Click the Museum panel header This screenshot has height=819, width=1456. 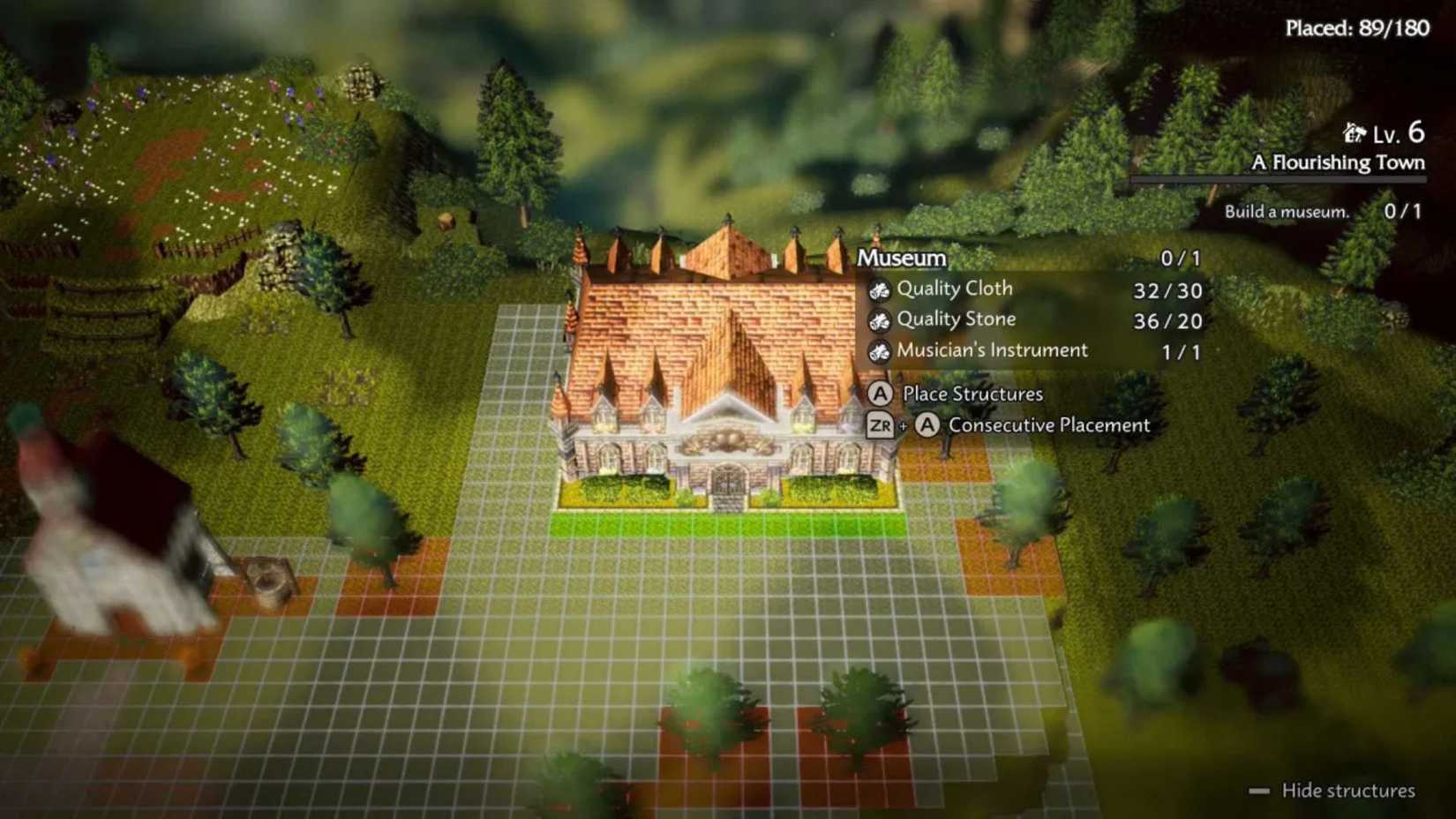coord(900,259)
